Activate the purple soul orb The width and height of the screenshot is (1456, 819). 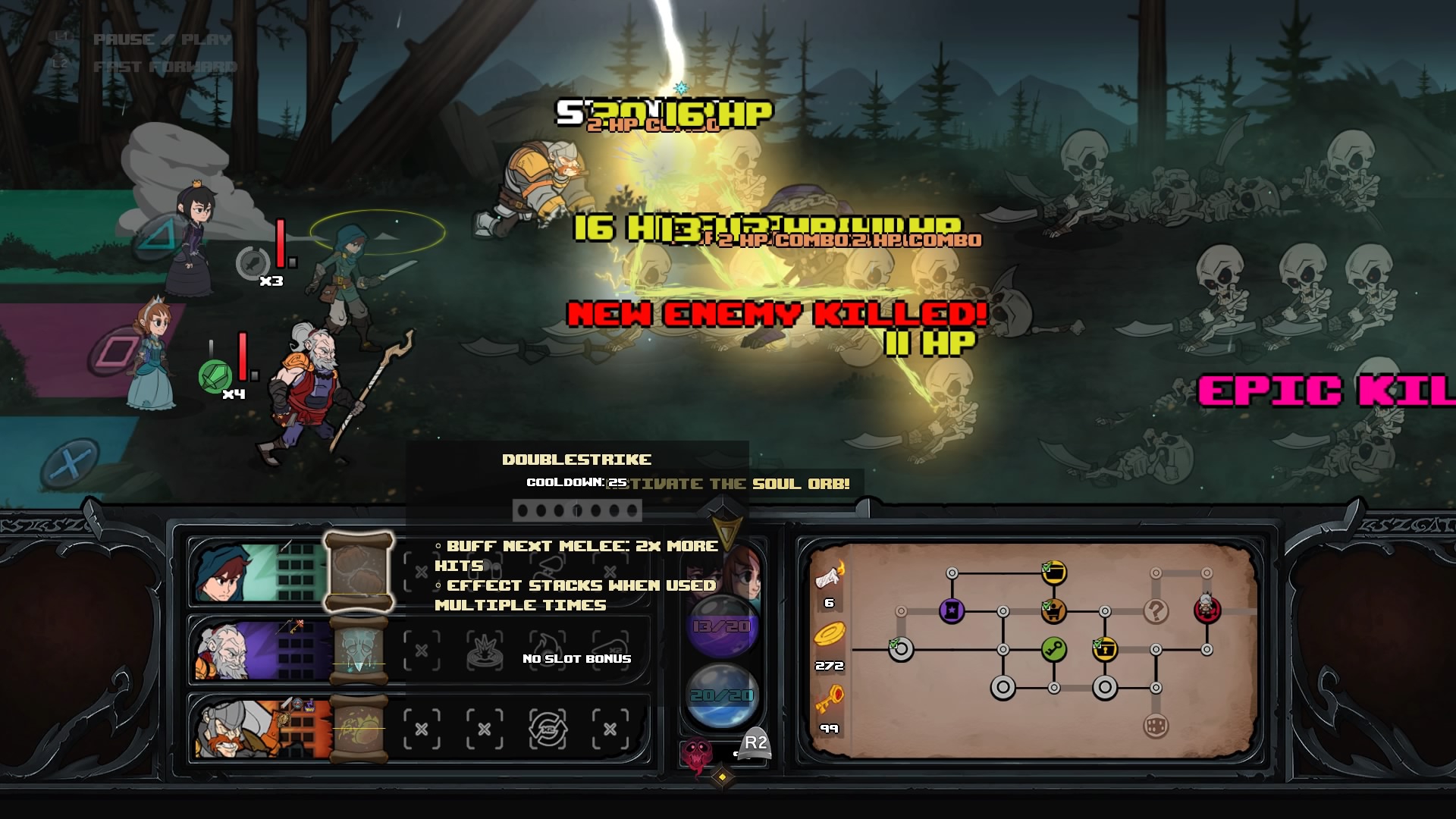tap(721, 626)
